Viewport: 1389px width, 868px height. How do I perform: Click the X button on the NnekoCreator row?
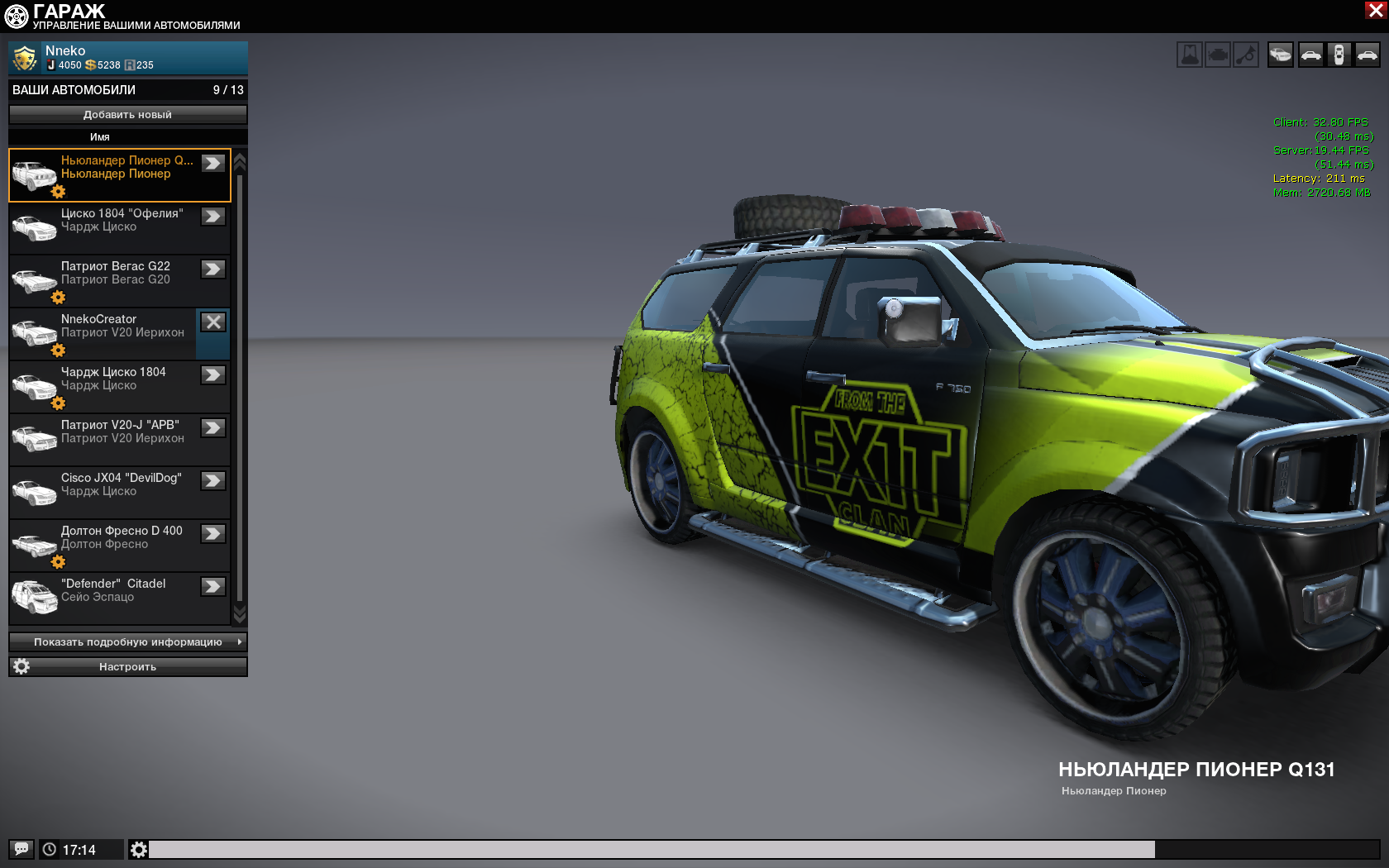coord(213,322)
